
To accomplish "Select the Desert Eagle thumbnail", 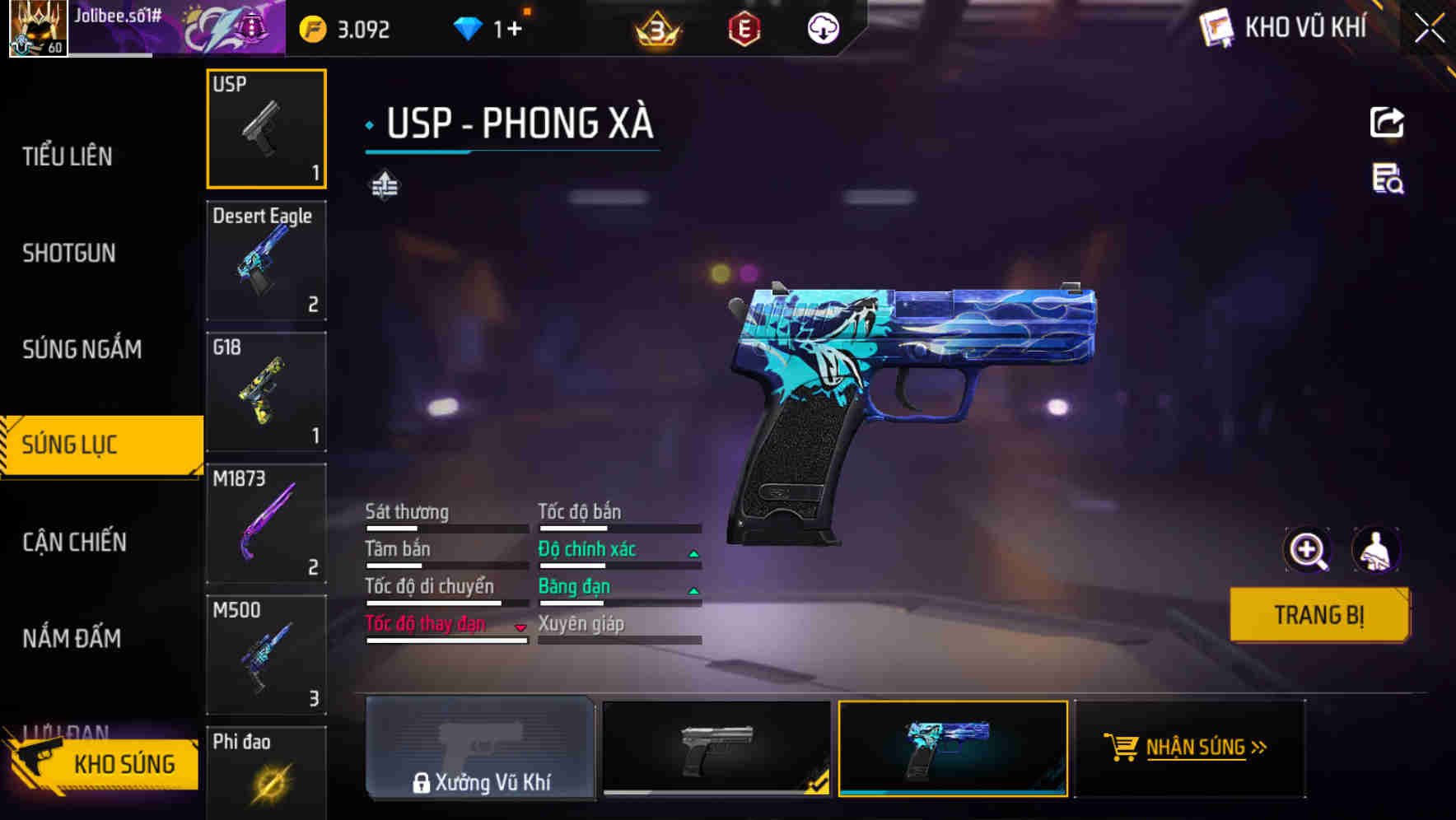I will [266, 260].
